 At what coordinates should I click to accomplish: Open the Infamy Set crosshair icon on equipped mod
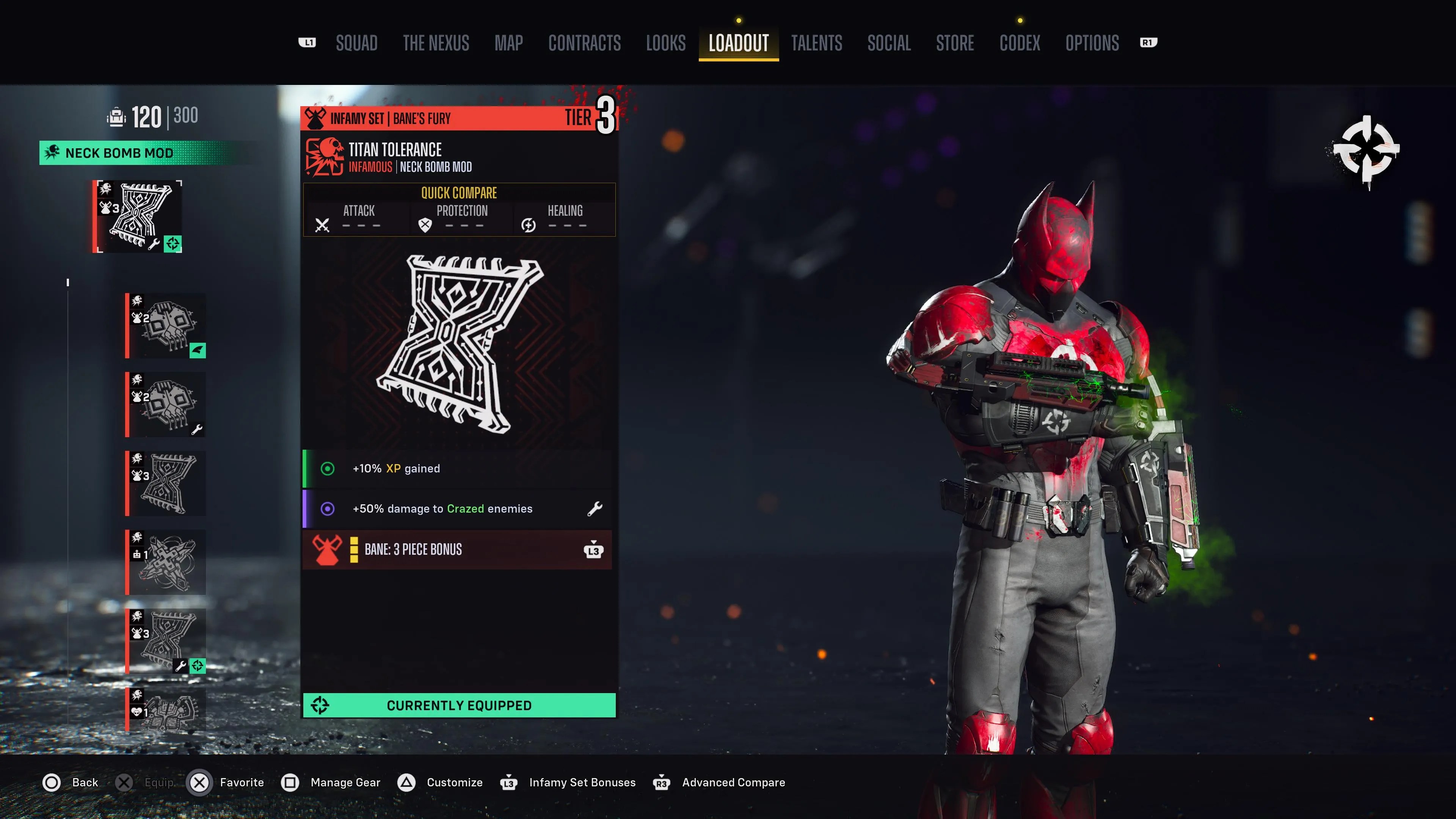coord(173,244)
